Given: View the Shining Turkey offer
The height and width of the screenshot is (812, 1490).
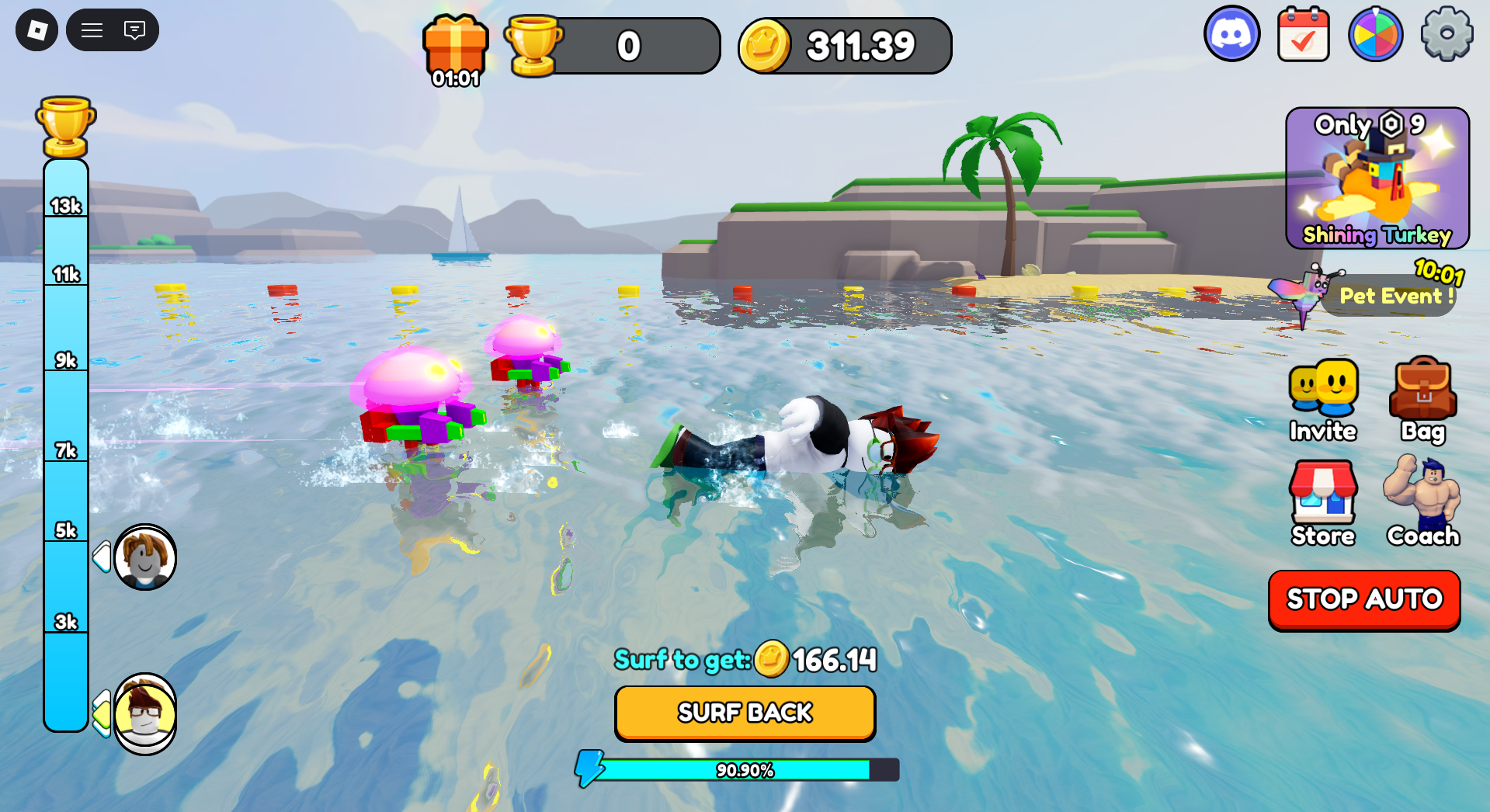Looking at the screenshot, I should pos(1377,179).
